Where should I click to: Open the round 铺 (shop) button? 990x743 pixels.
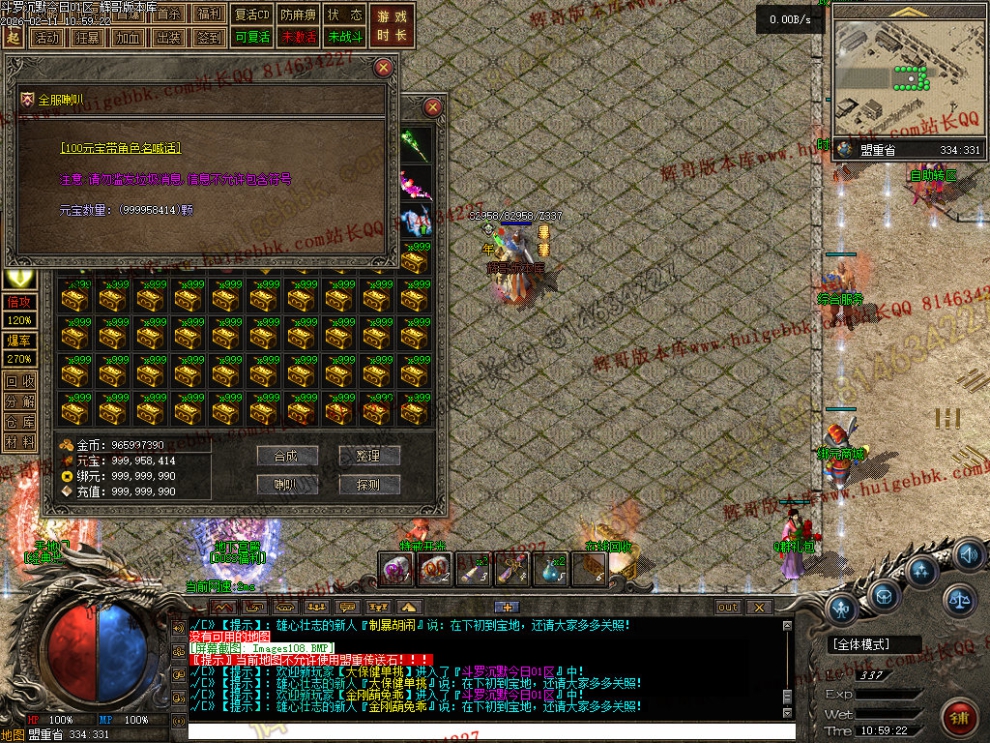(959, 716)
